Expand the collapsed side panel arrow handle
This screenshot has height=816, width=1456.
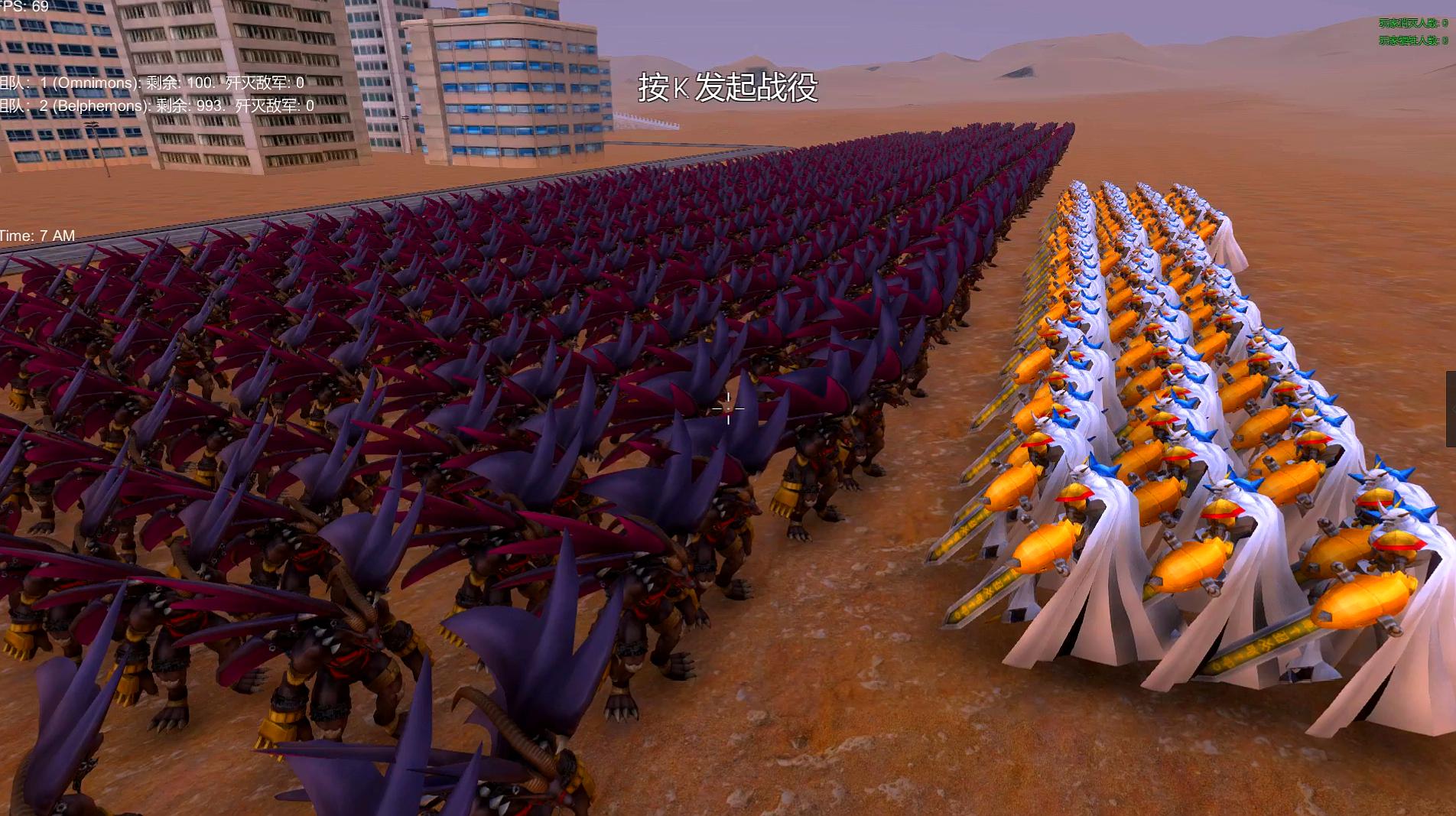(1451, 409)
